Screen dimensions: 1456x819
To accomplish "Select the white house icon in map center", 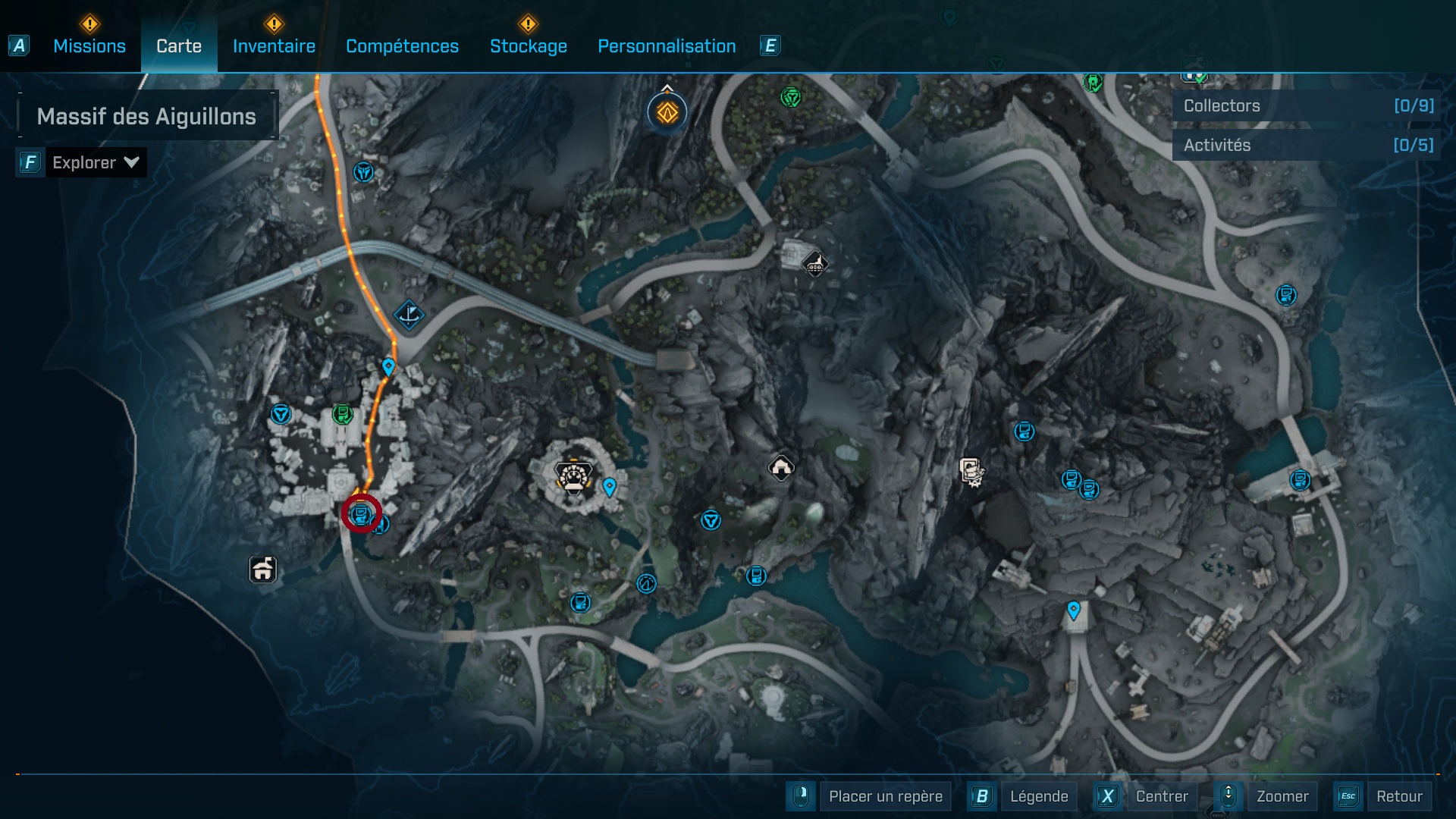I will tap(780, 467).
